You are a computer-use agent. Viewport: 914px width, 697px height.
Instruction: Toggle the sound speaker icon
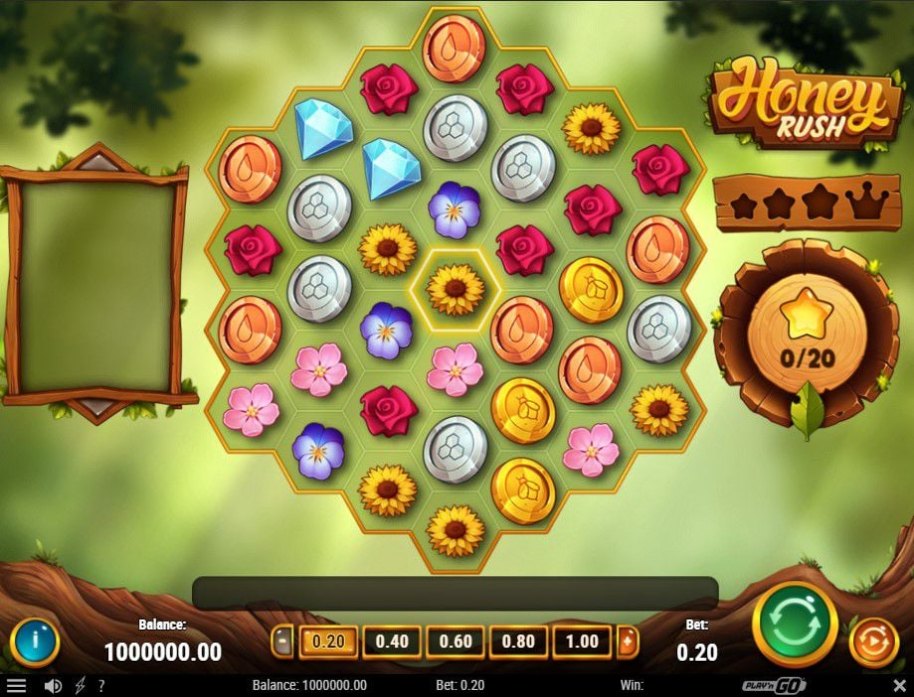click(x=53, y=686)
